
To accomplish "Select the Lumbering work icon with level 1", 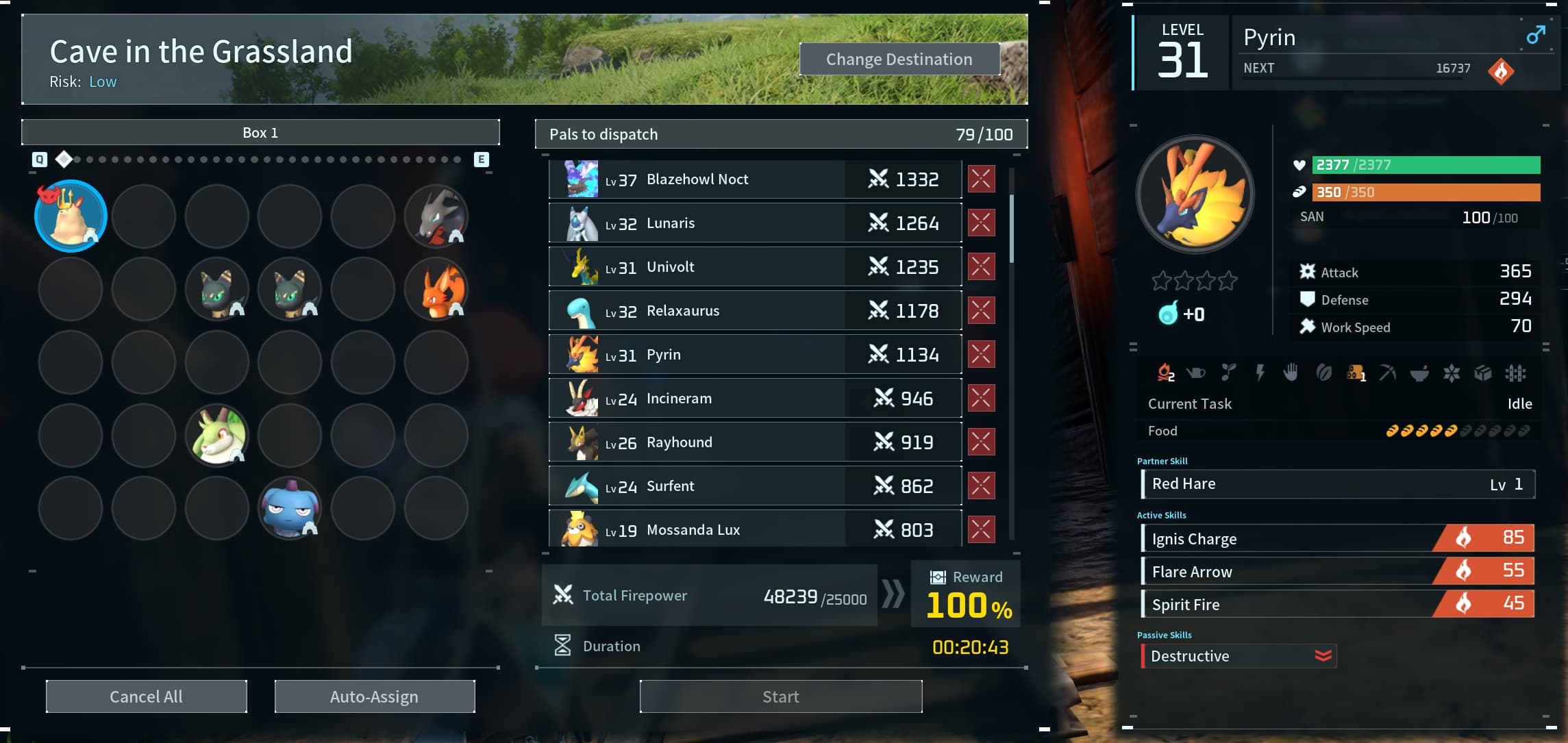I will pyautogui.click(x=1354, y=373).
